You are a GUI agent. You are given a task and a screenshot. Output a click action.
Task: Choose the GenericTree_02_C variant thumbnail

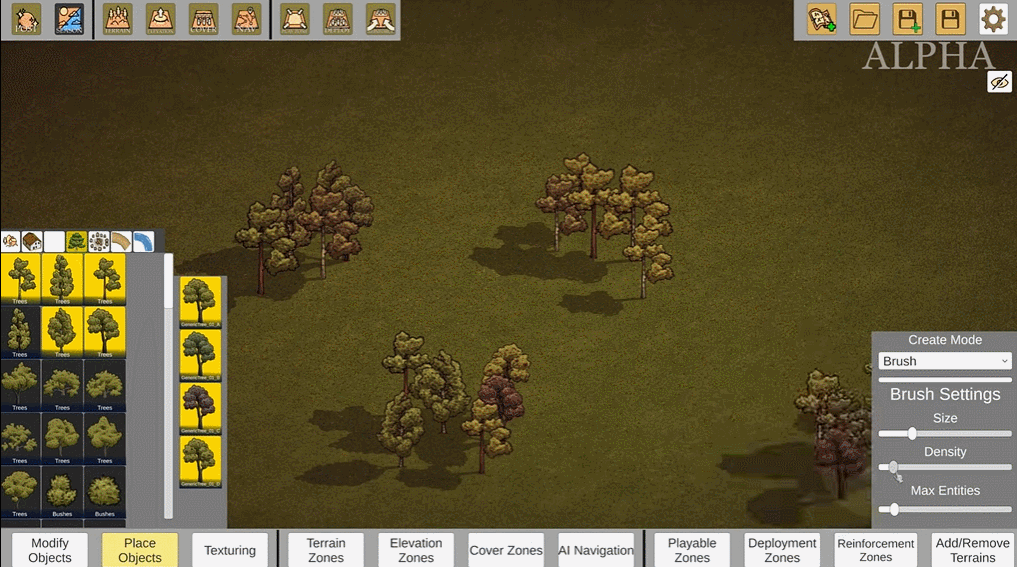point(200,409)
